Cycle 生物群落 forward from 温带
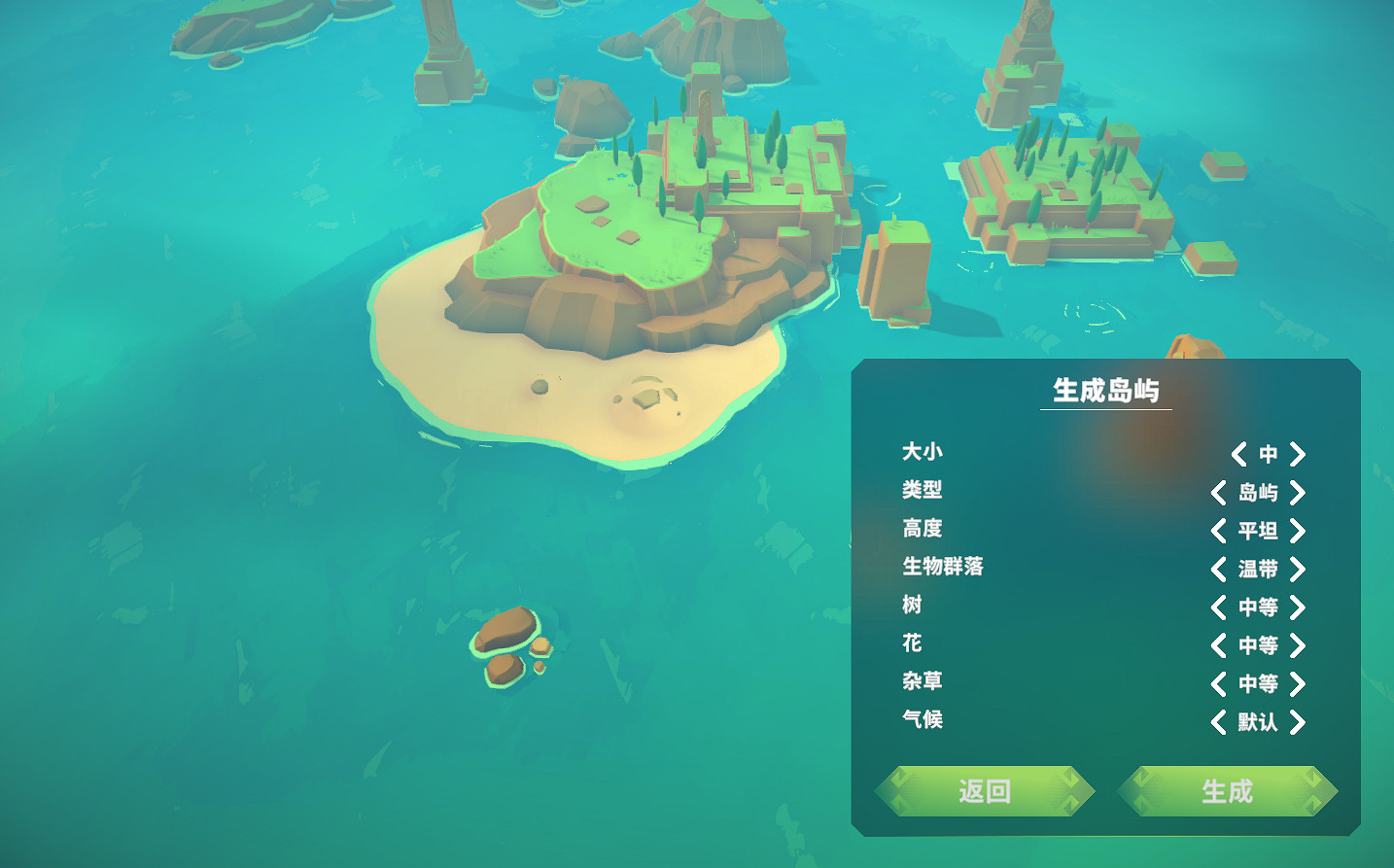1394x868 pixels. click(1299, 570)
